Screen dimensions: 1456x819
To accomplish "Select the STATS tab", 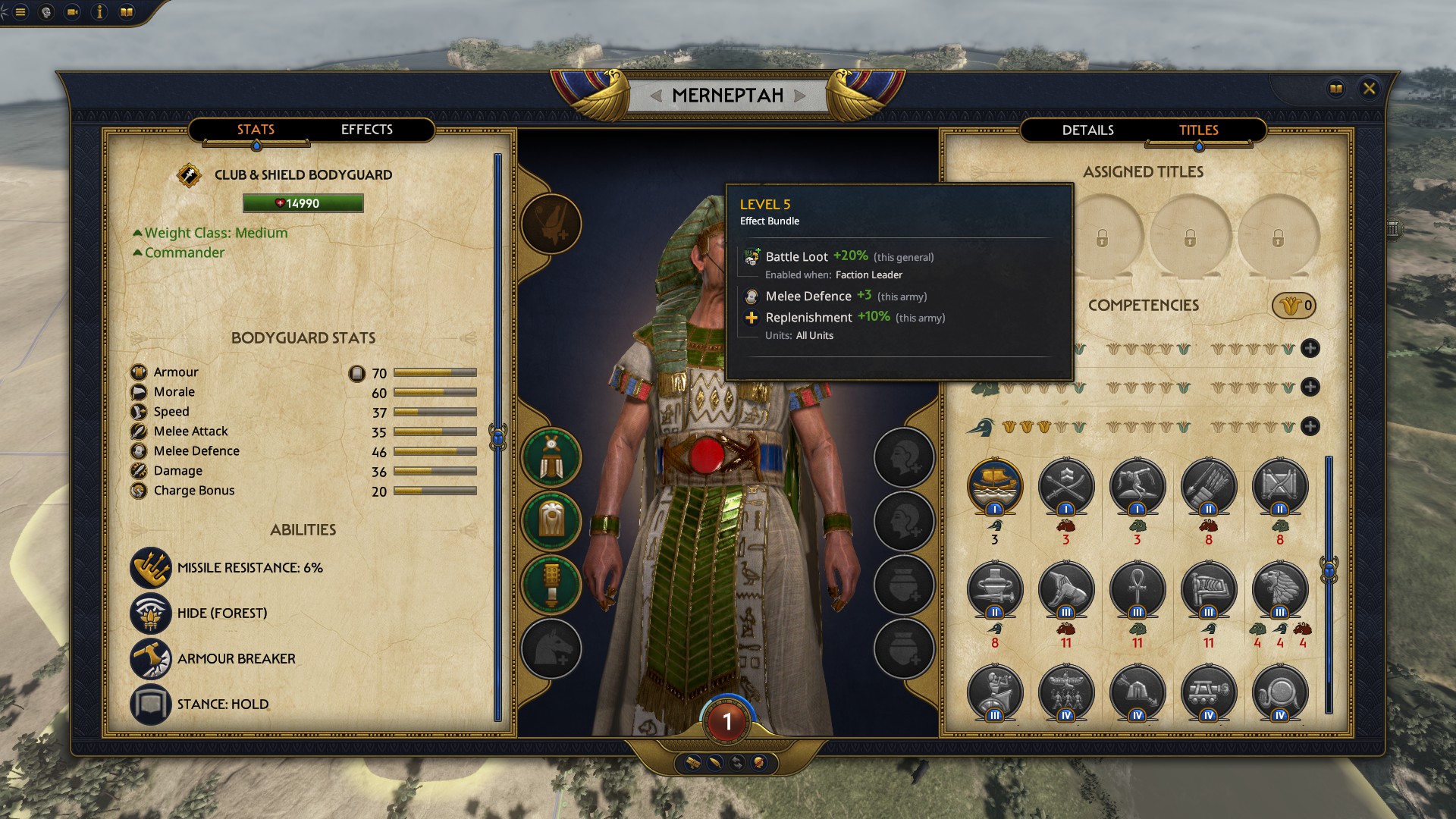I will coord(256,130).
